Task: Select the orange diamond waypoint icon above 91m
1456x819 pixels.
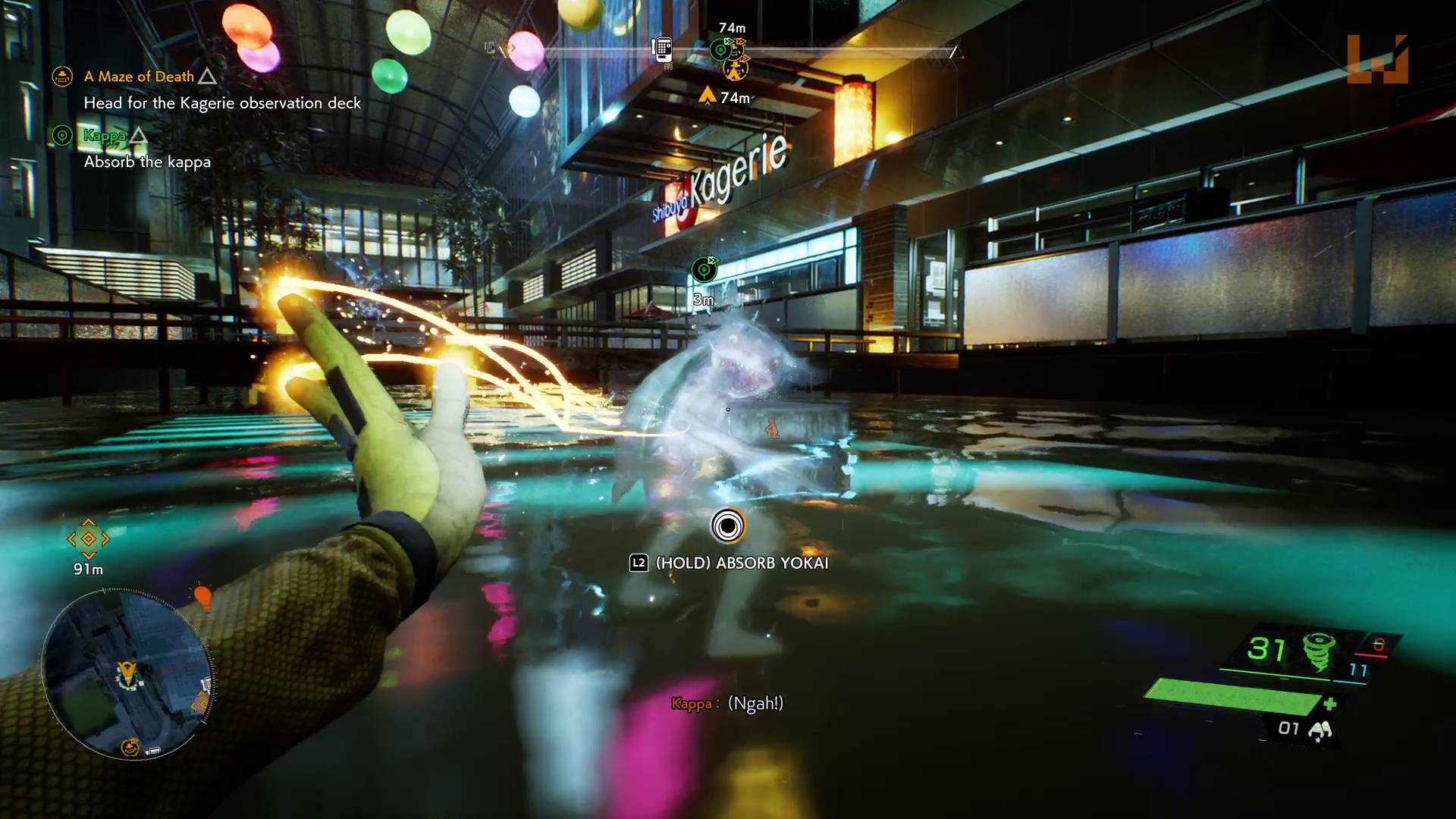Action: tap(89, 540)
